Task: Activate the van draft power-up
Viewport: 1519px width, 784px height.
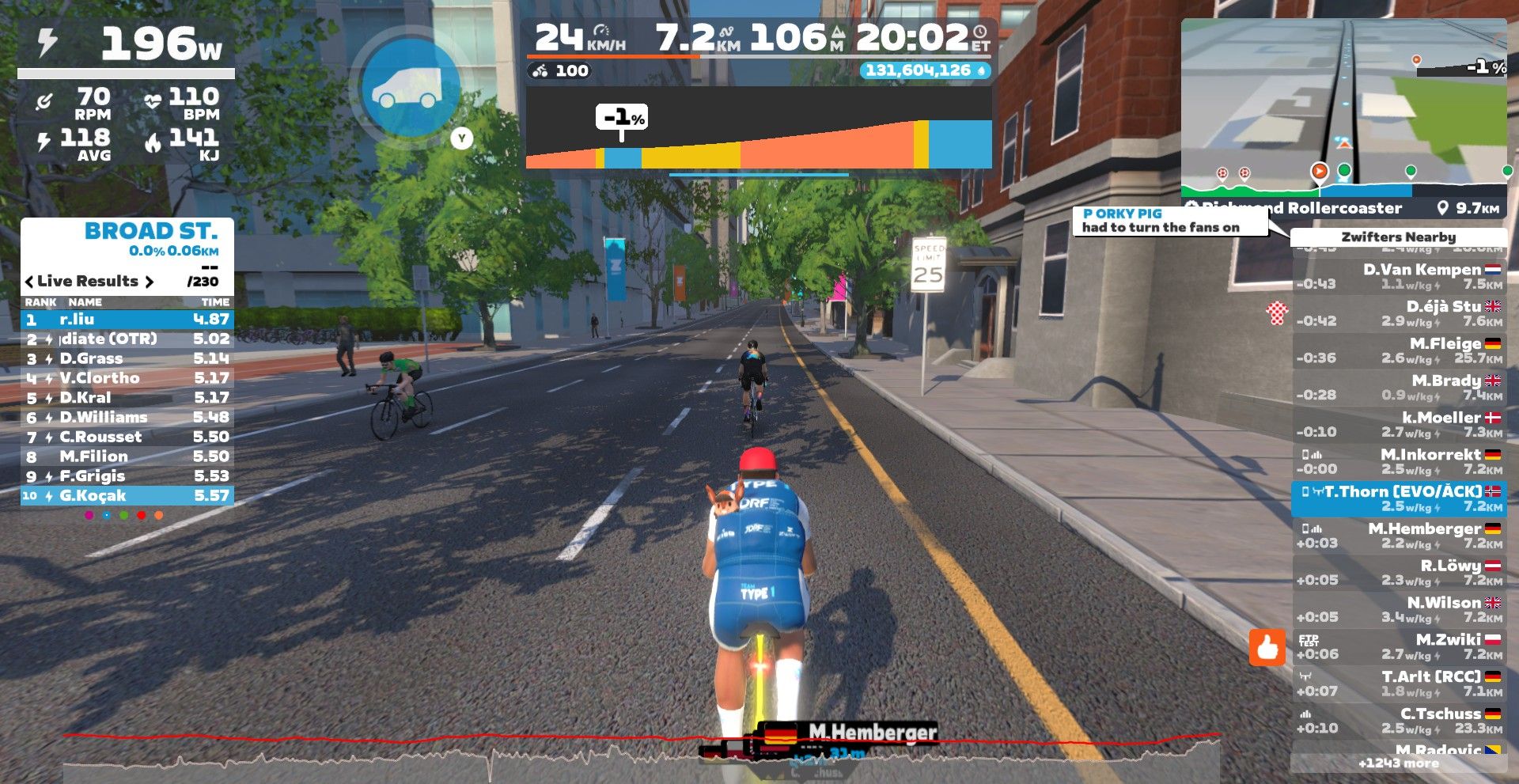Action: click(x=408, y=89)
